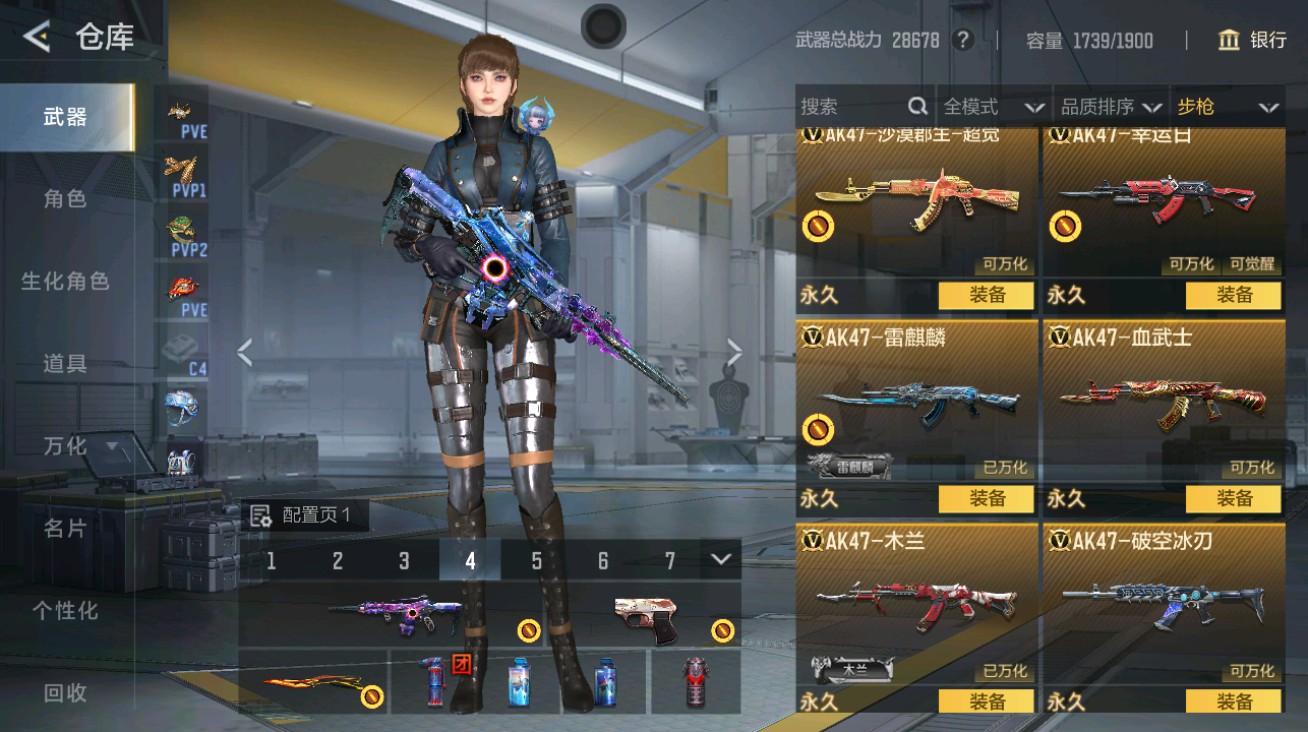Equip the AK47-木兰 rifle

coord(986,702)
